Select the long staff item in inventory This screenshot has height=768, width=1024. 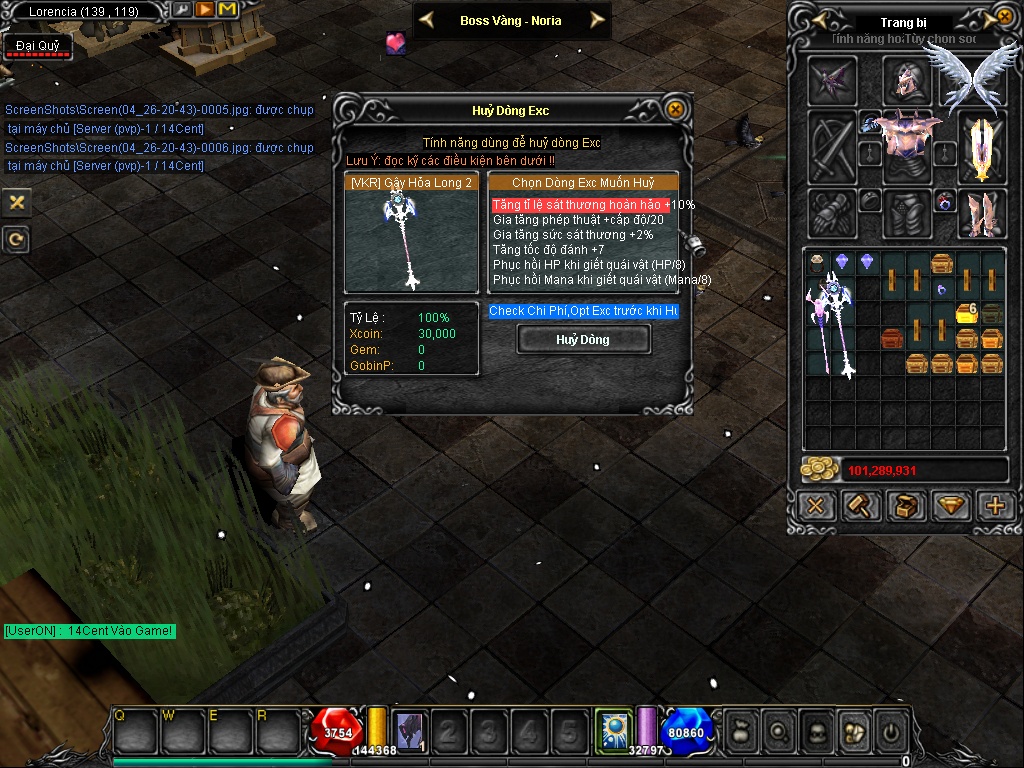[x=832, y=325]
